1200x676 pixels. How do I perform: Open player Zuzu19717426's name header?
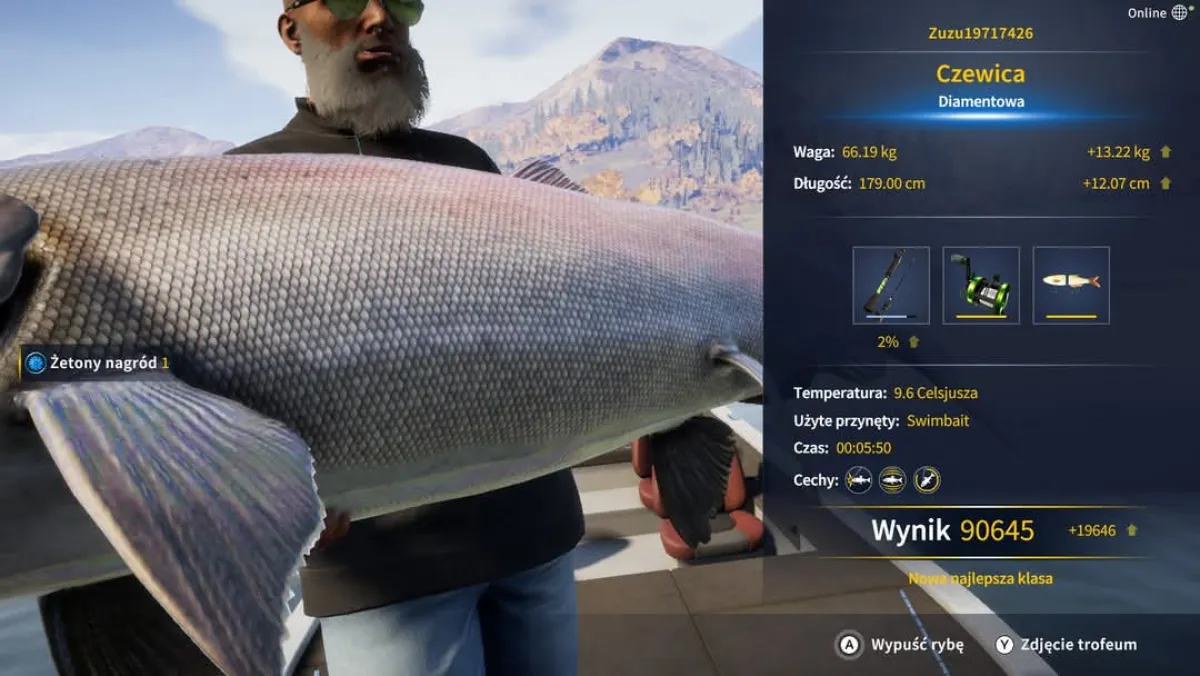click(x=980, y=33)
